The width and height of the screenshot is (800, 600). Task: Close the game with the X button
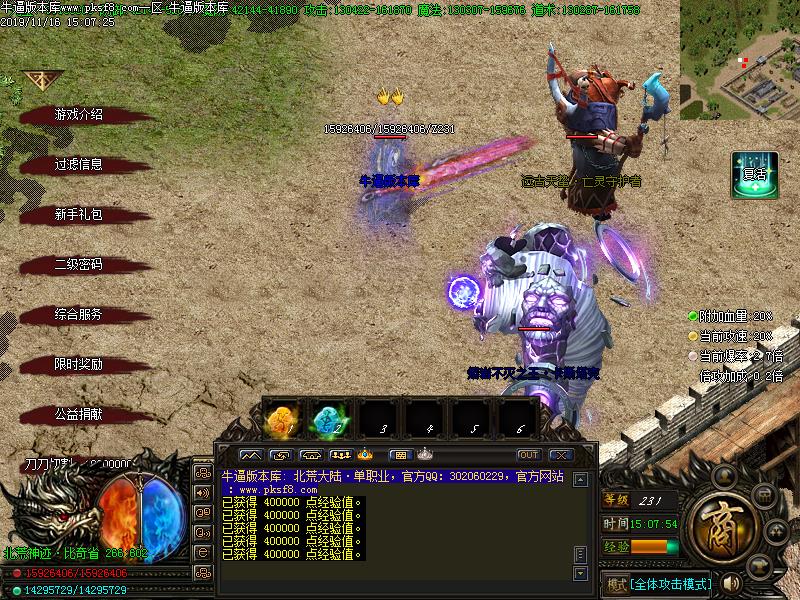tap(562, 455)
